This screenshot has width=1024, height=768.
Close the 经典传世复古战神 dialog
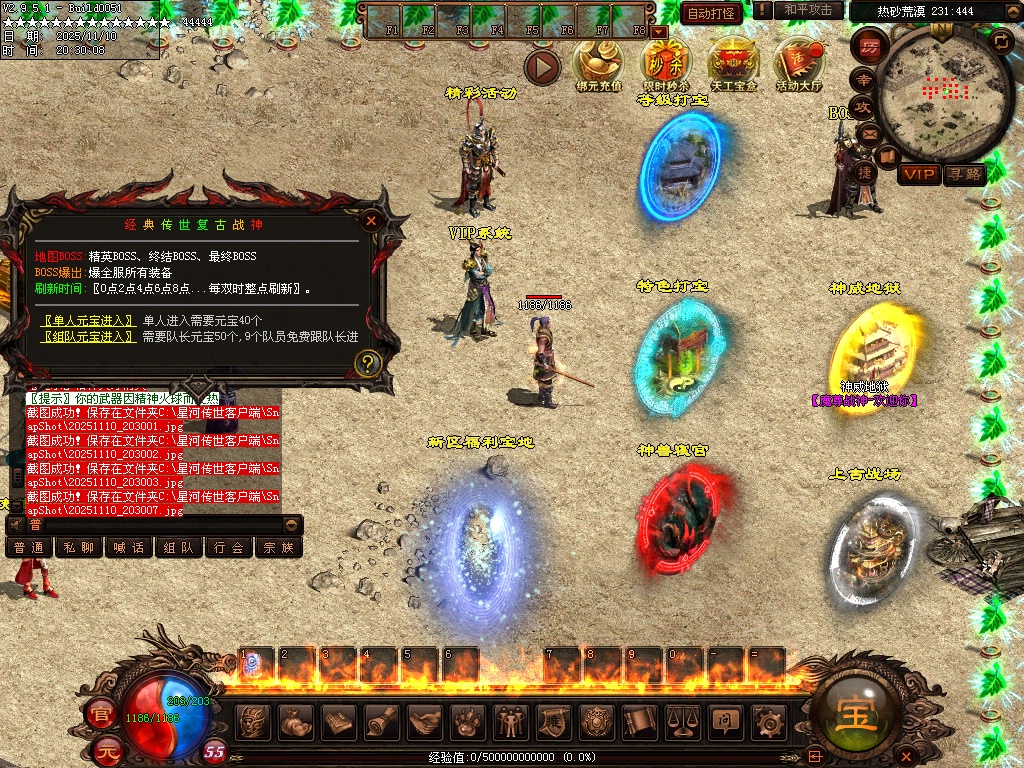click(371, 221)
